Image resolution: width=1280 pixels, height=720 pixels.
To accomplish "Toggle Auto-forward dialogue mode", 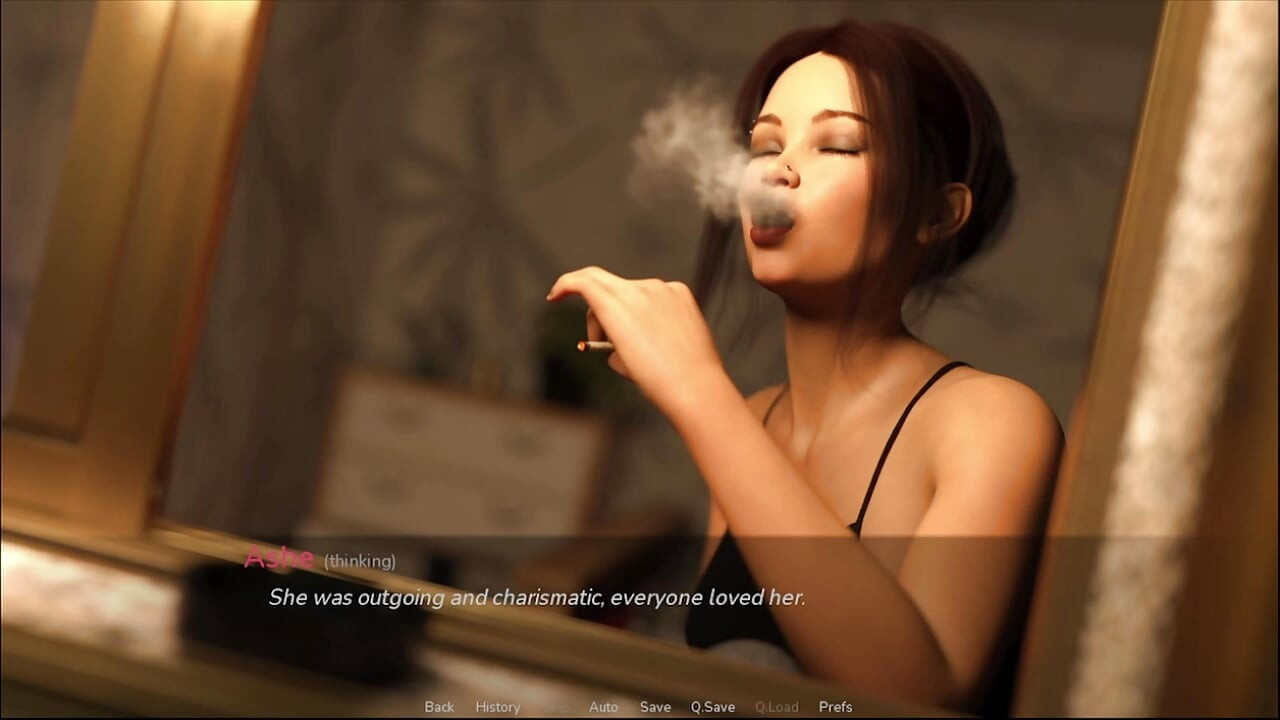I will point(603,707).
